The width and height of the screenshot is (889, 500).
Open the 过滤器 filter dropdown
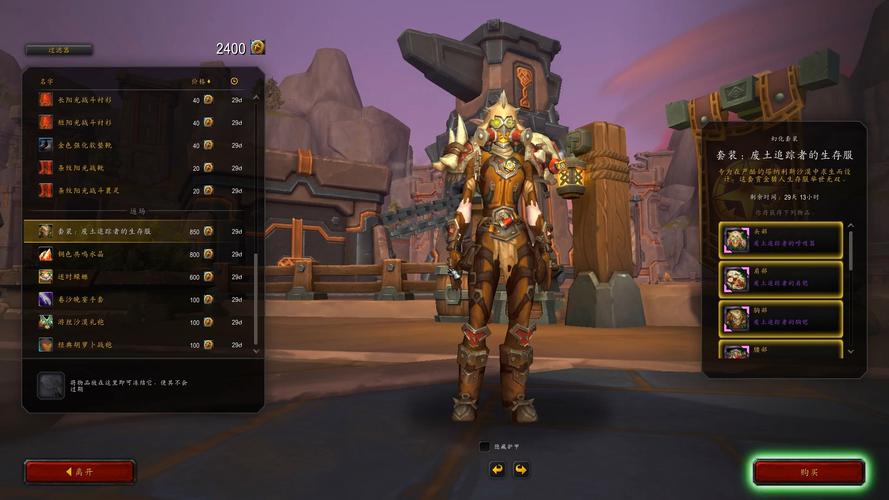pos(58,49)
